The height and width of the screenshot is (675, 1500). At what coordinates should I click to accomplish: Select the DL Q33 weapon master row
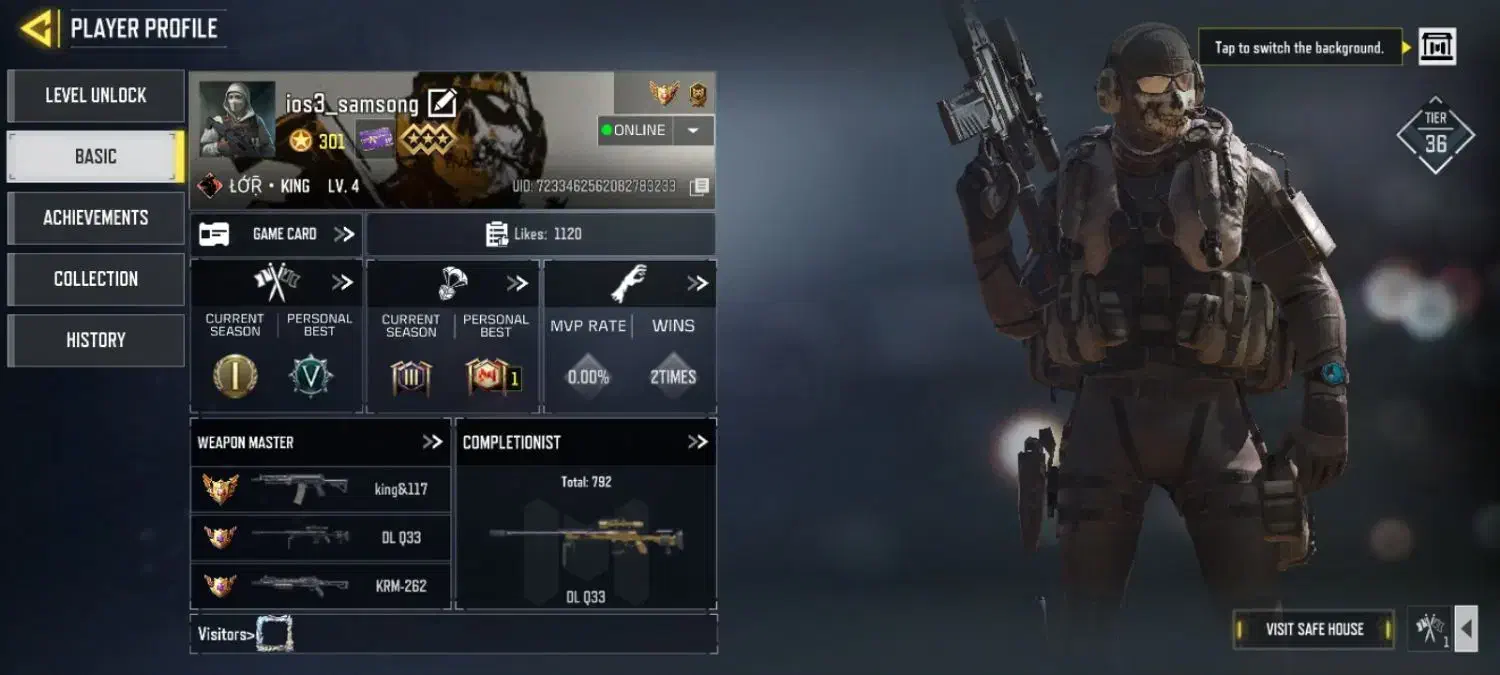(x=320, y=538)
